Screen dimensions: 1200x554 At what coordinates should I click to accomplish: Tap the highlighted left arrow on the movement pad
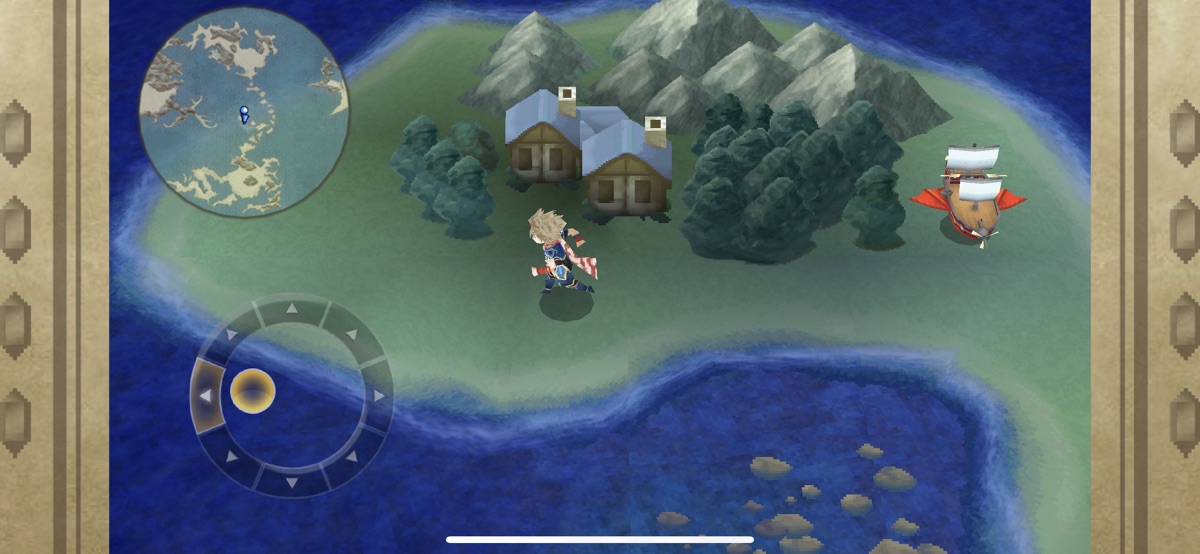click(207, 396)
